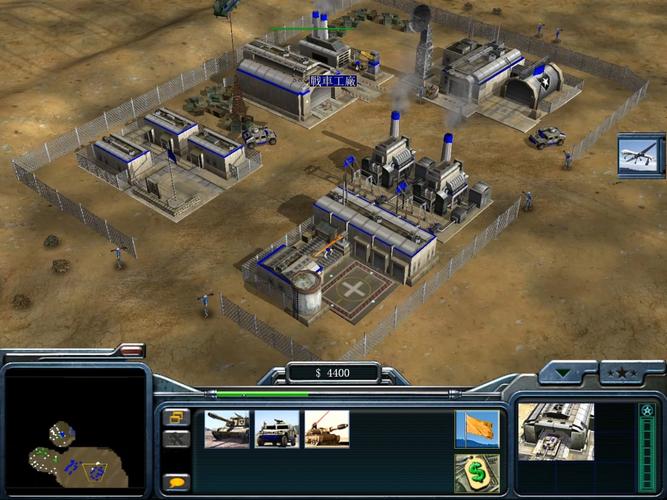Queue a Humvee from the build bar
Image resolution: width=667 pixels, height=500 pixels.
pyautogui.click(x=277, y=428)
